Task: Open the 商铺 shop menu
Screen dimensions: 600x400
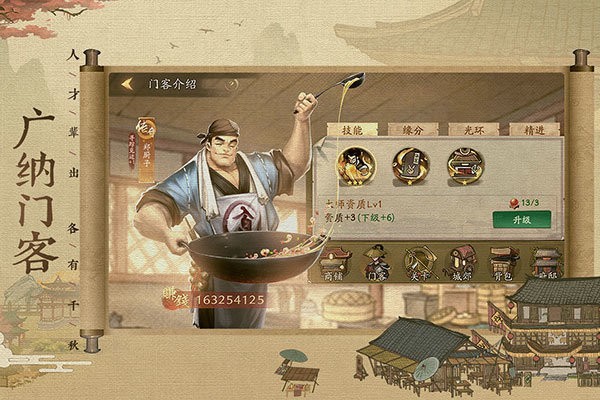Action: pyautogui.click(x=334, y=262)
